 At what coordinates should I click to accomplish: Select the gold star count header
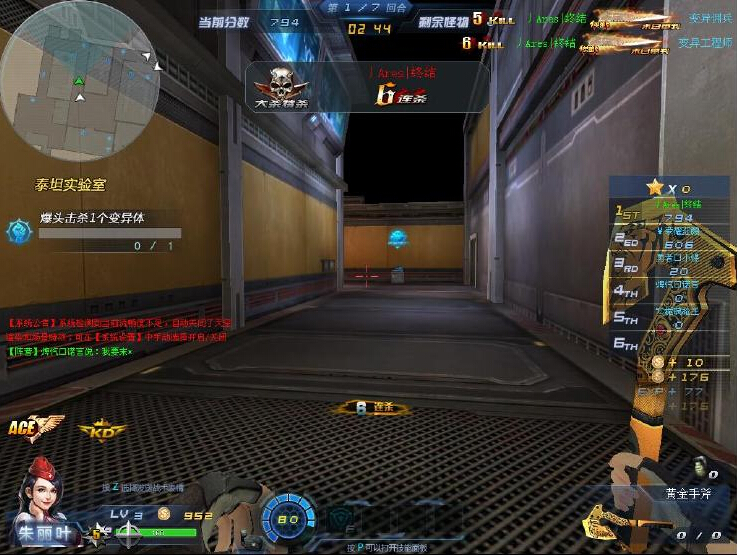pos(668,188)
